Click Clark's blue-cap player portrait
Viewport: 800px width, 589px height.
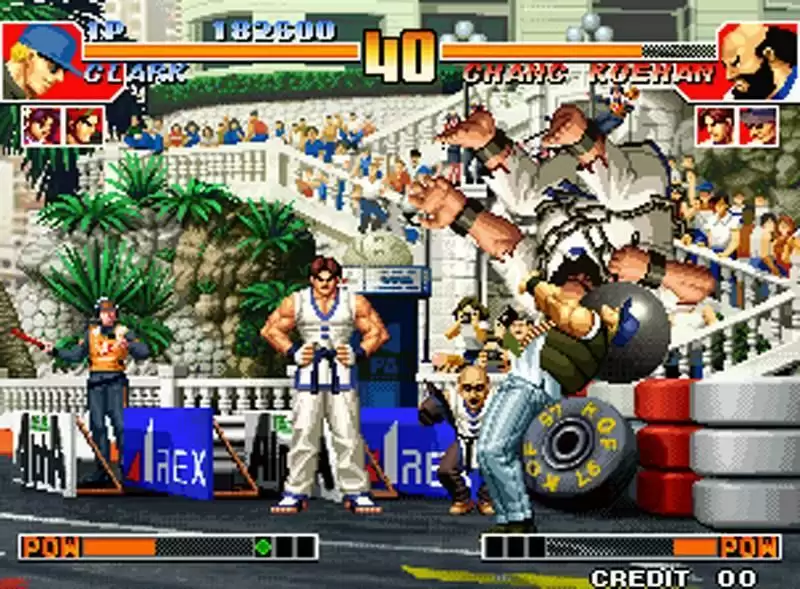click(x=40, y=60)
